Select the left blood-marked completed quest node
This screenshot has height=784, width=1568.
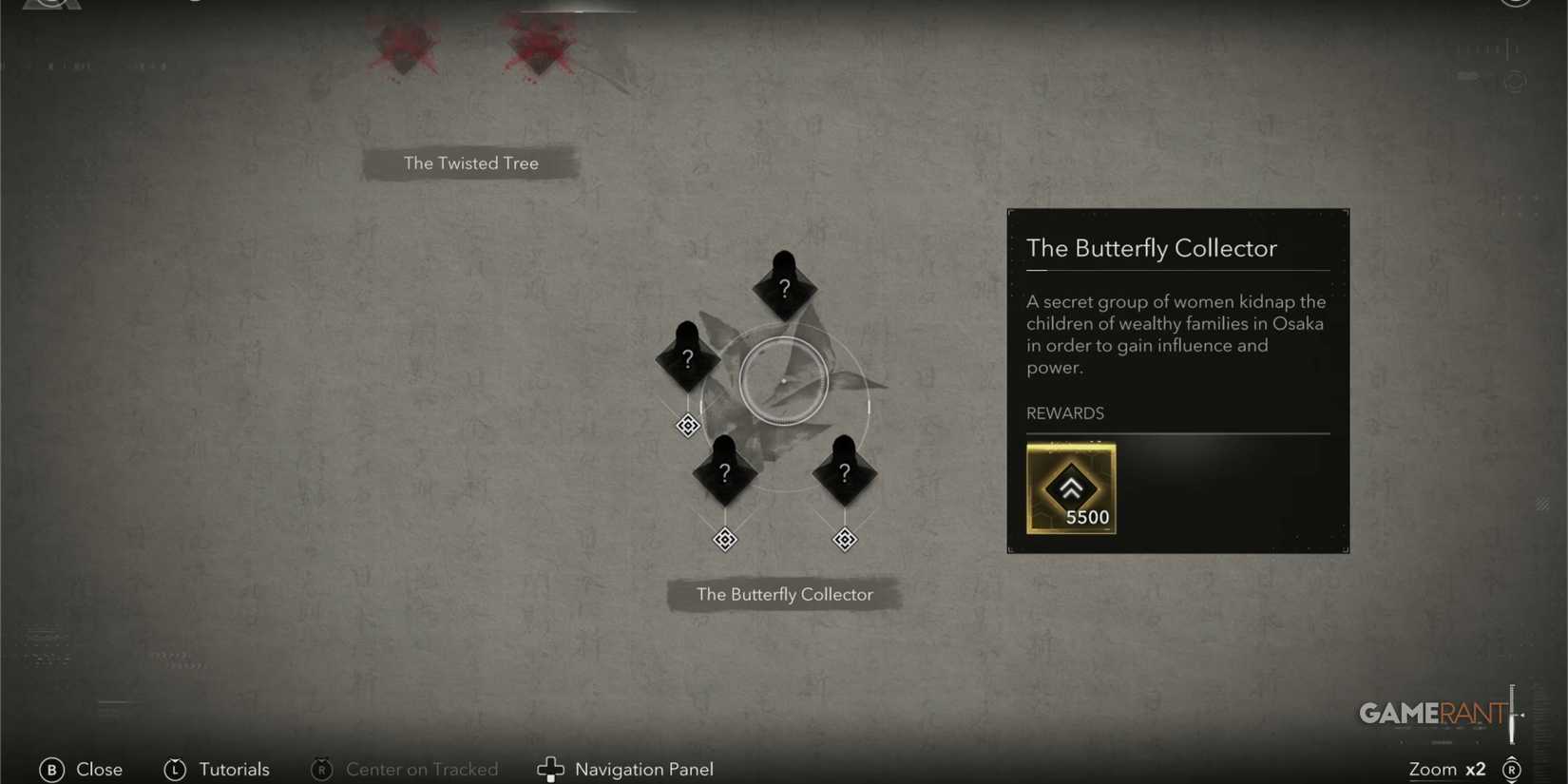403,46
